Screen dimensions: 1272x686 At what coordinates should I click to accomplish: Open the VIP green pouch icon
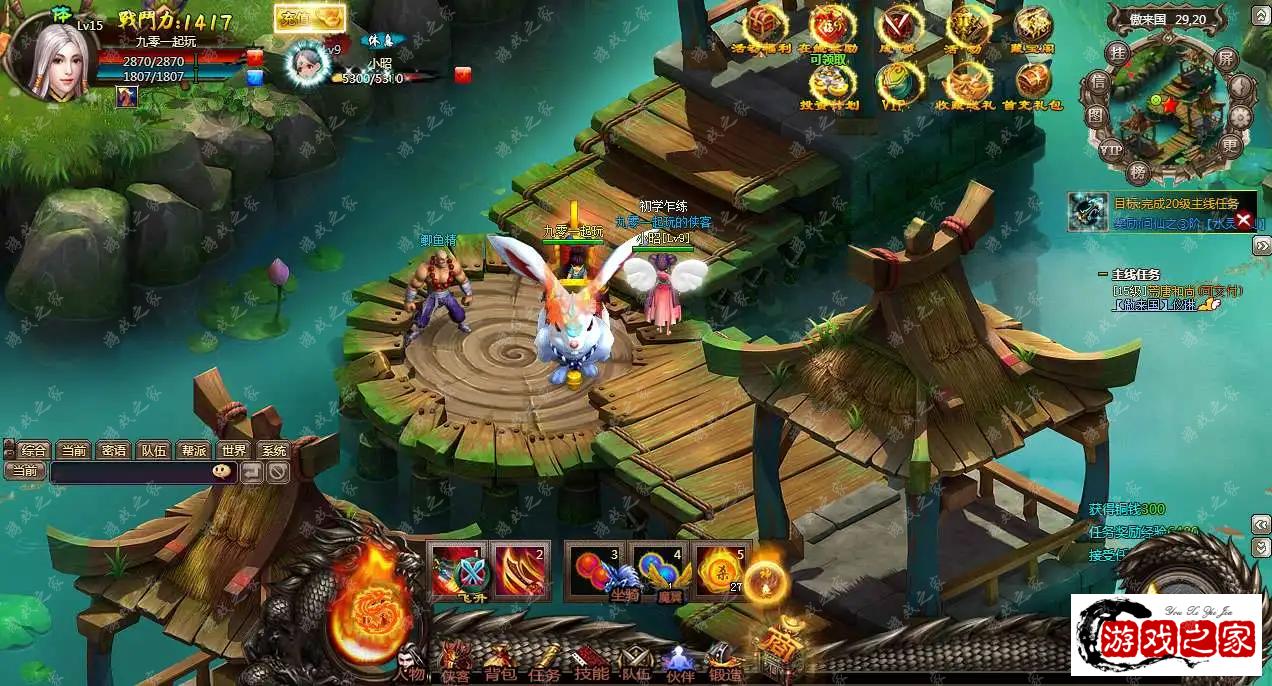click(896, 82)
